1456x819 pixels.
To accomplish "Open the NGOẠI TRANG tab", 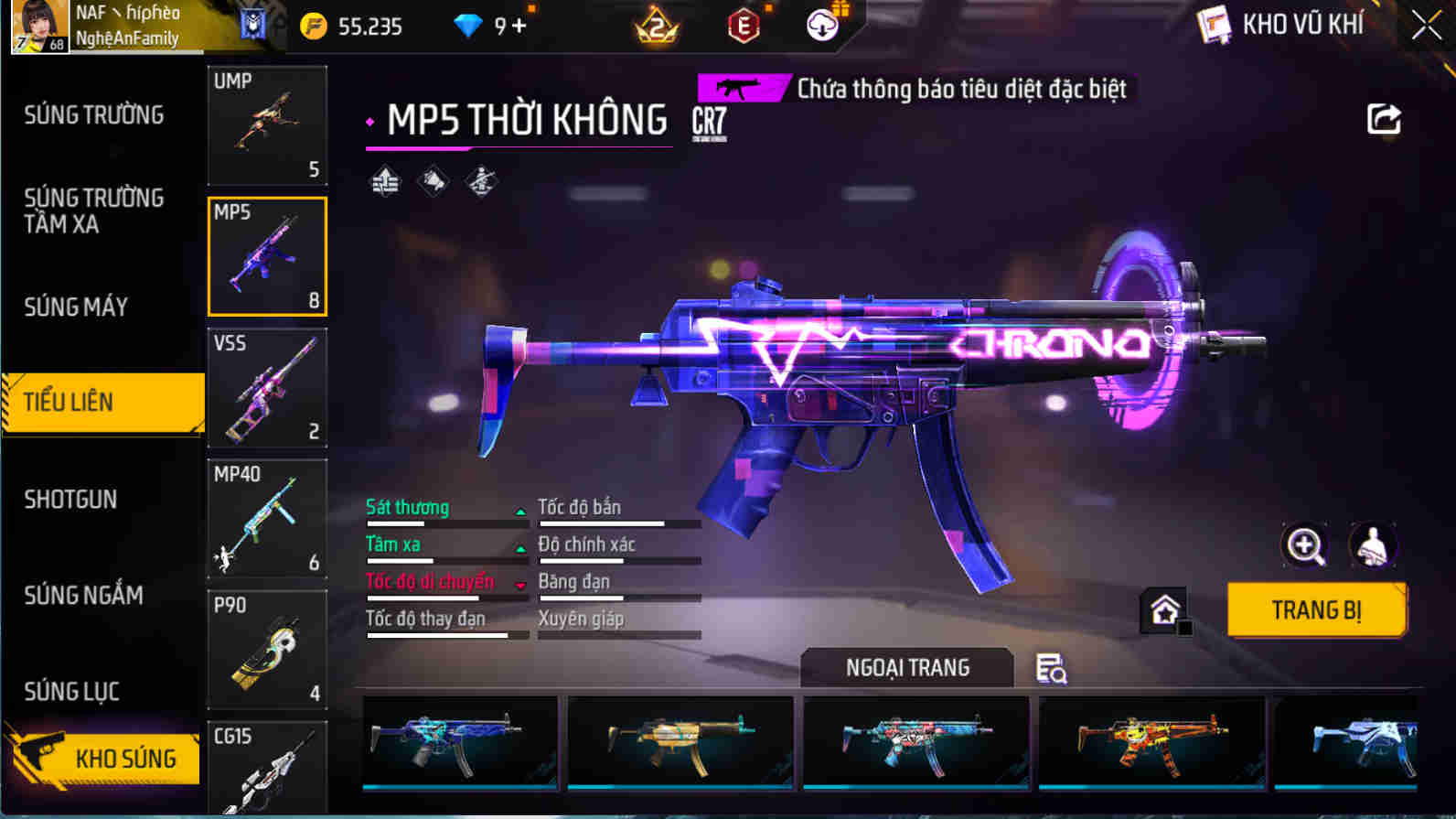I will point(906,667).
